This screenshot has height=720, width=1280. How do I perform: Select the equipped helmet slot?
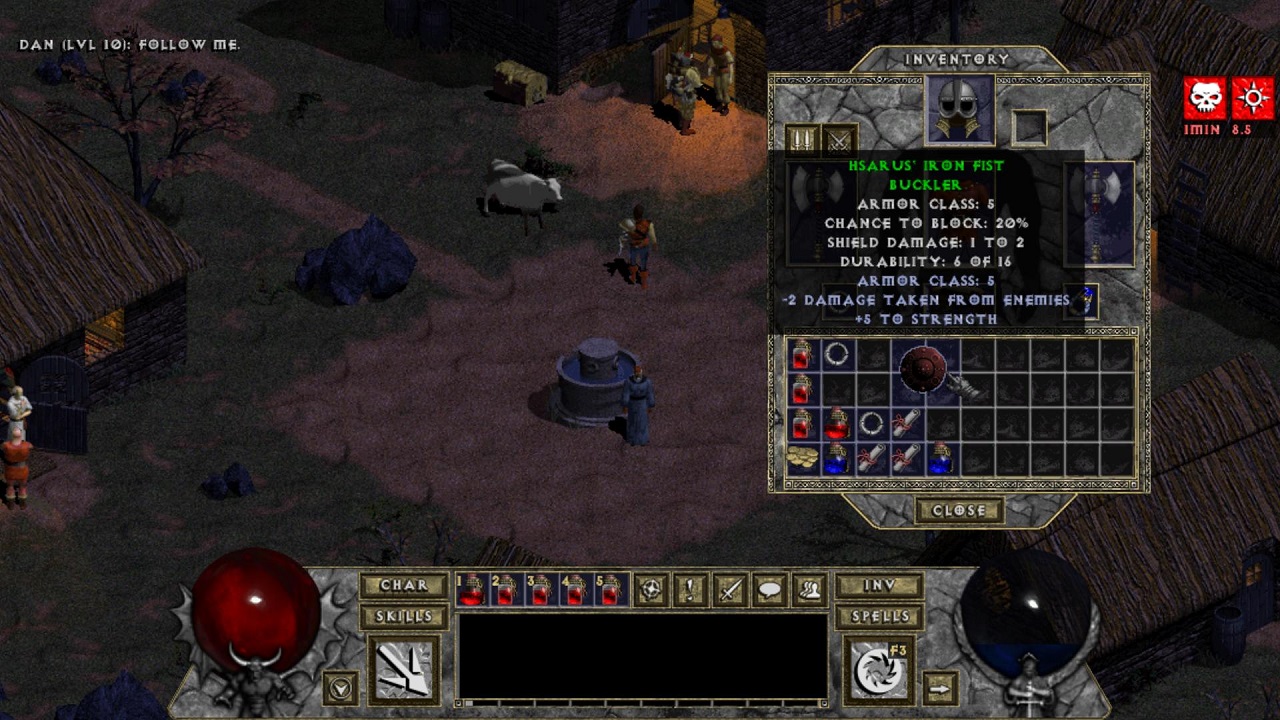tap(959, 109)
